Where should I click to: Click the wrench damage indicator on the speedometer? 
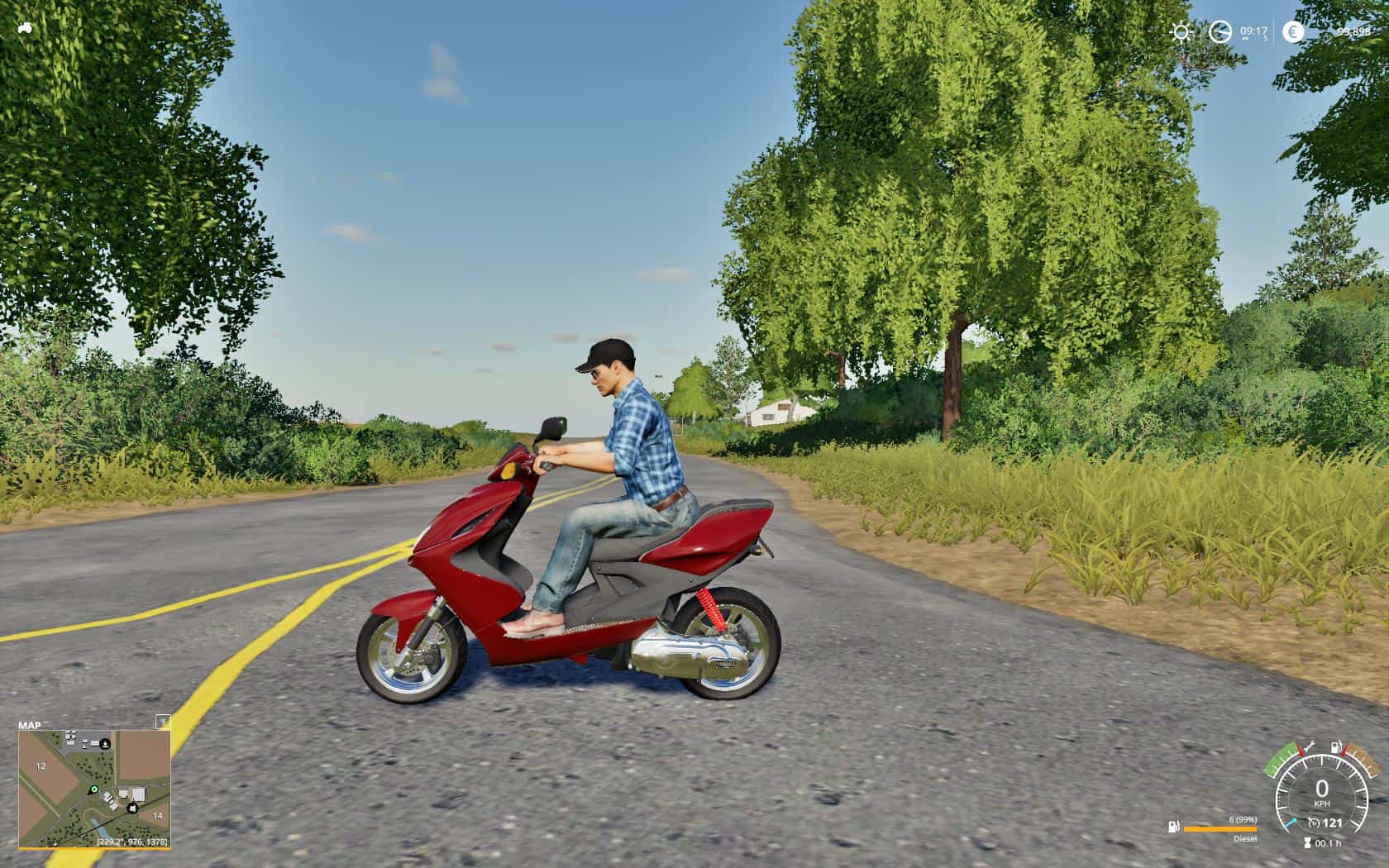click(x=1311, y=746)
